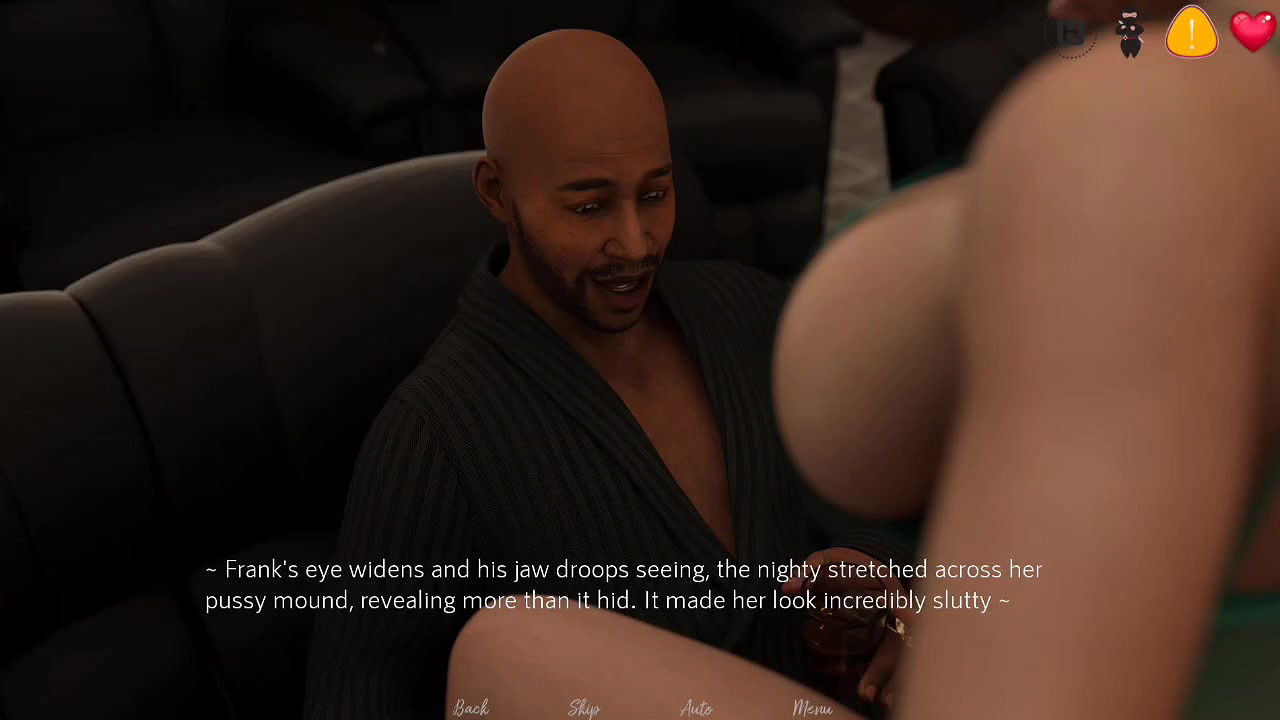Open the red heart icon
Screen dimensions: 1280x720
pos(1253,30)
